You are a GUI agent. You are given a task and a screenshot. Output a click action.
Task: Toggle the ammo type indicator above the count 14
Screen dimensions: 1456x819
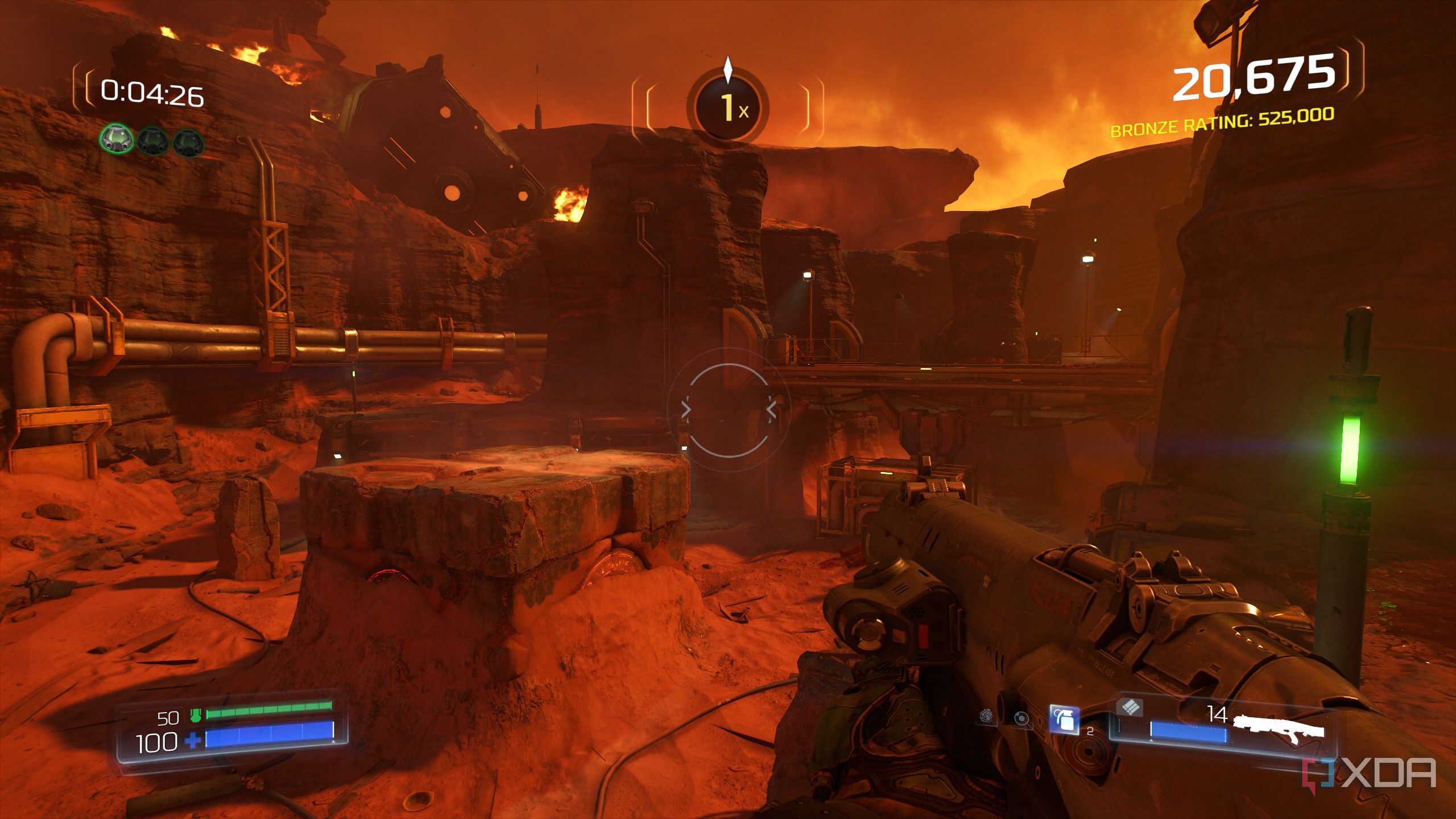click(1130, 708)
